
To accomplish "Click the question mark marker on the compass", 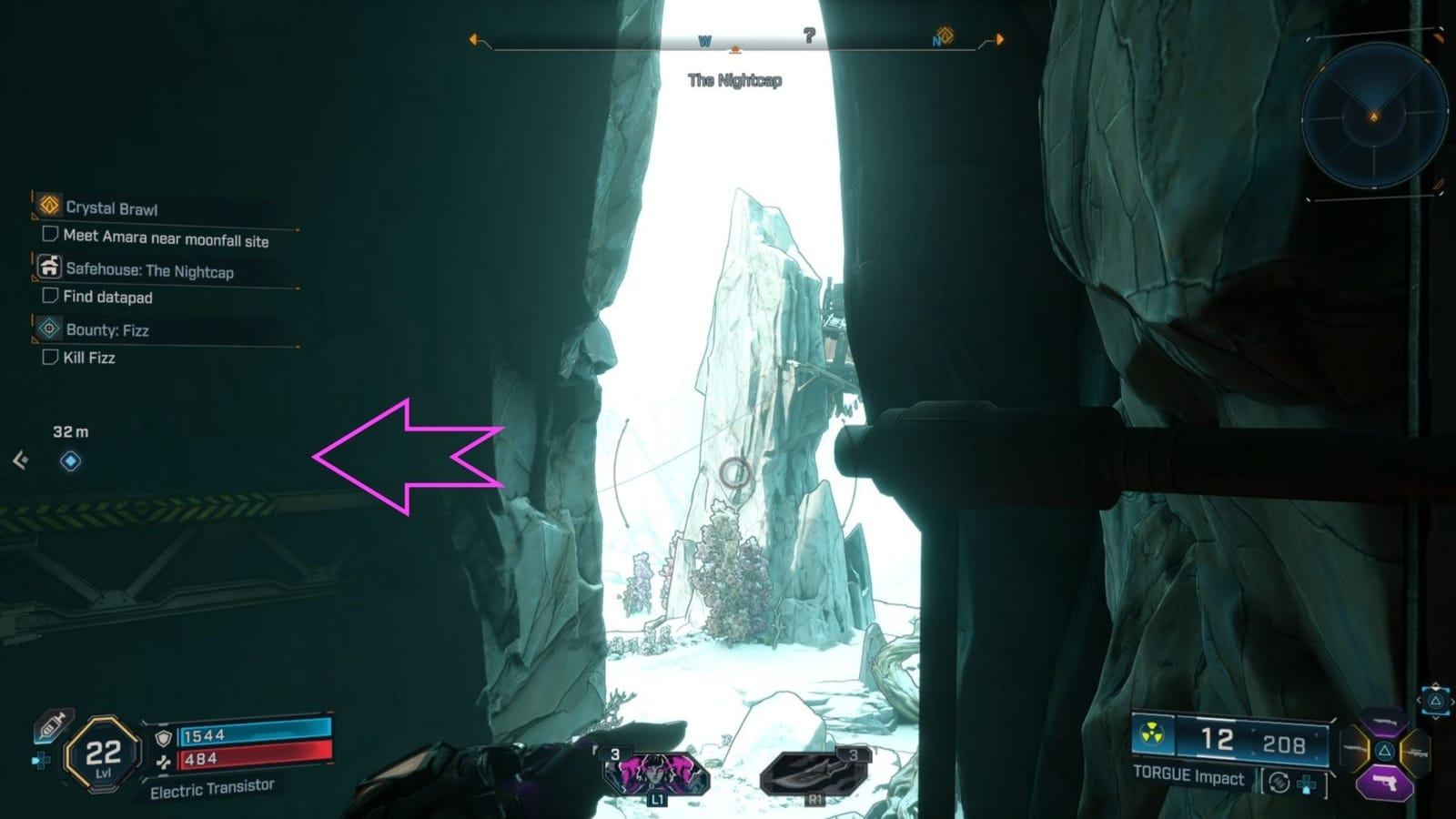I will 808,35.
